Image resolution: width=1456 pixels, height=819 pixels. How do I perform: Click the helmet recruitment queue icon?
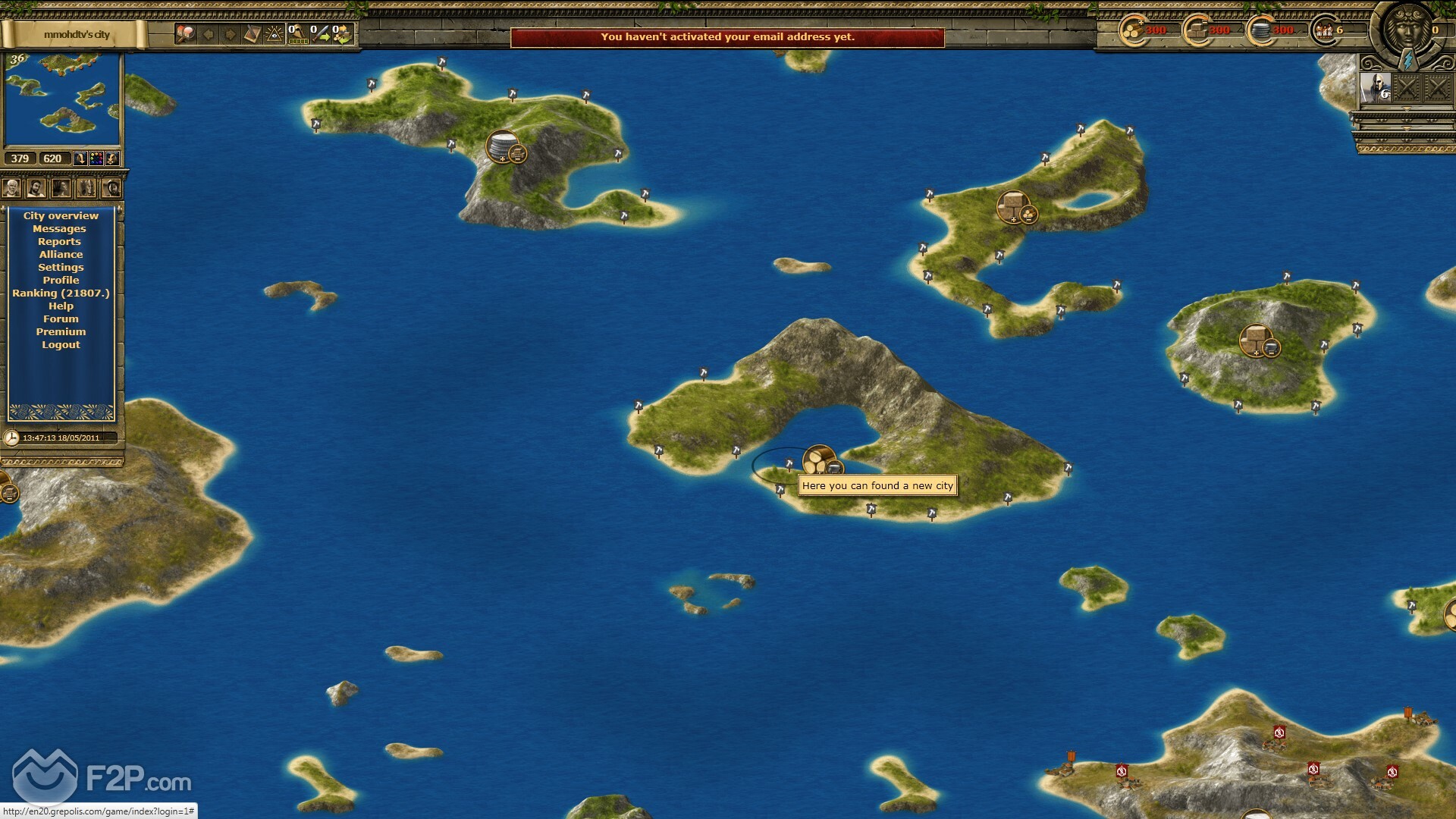click(x=297, y=34)
